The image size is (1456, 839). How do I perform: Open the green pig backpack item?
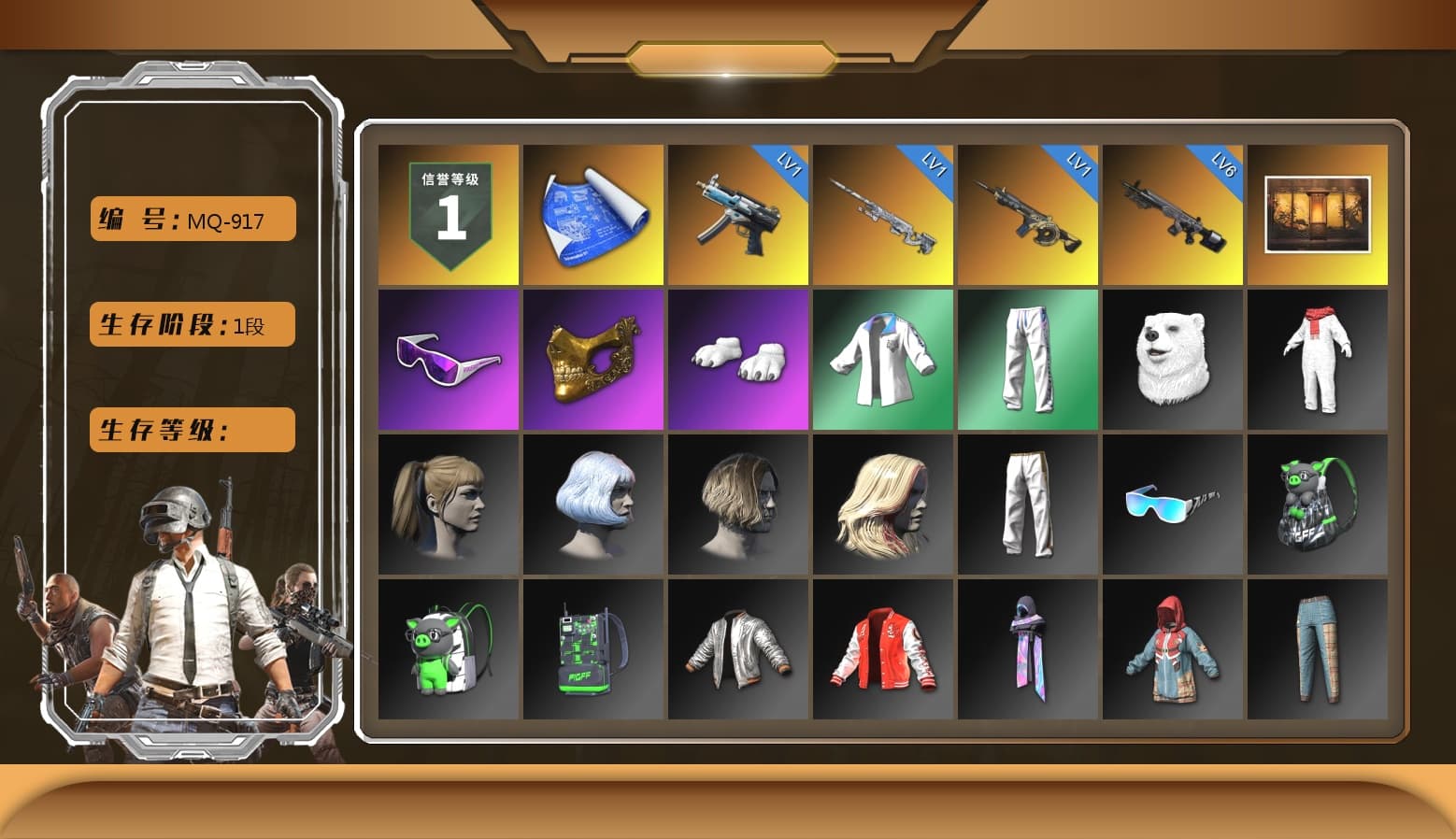(x=448, y=649)
